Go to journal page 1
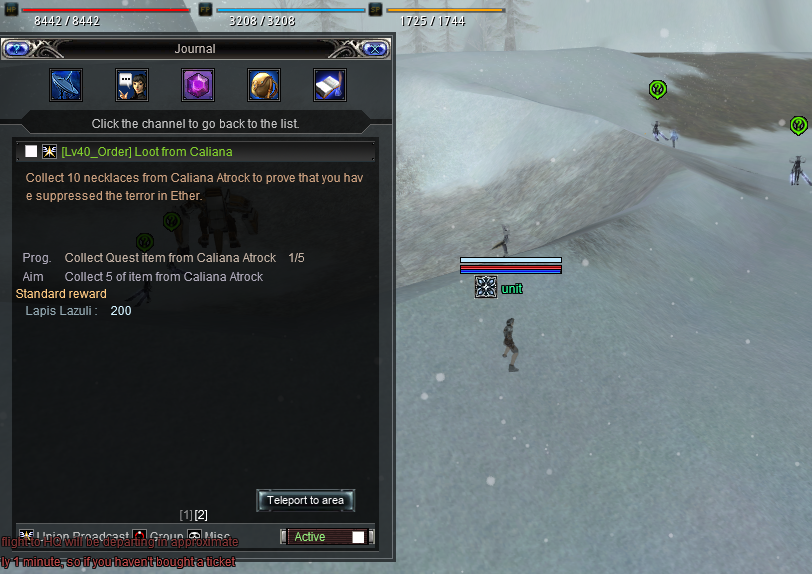The width and height of the screenshot is (812, 574). click(186, 515)
